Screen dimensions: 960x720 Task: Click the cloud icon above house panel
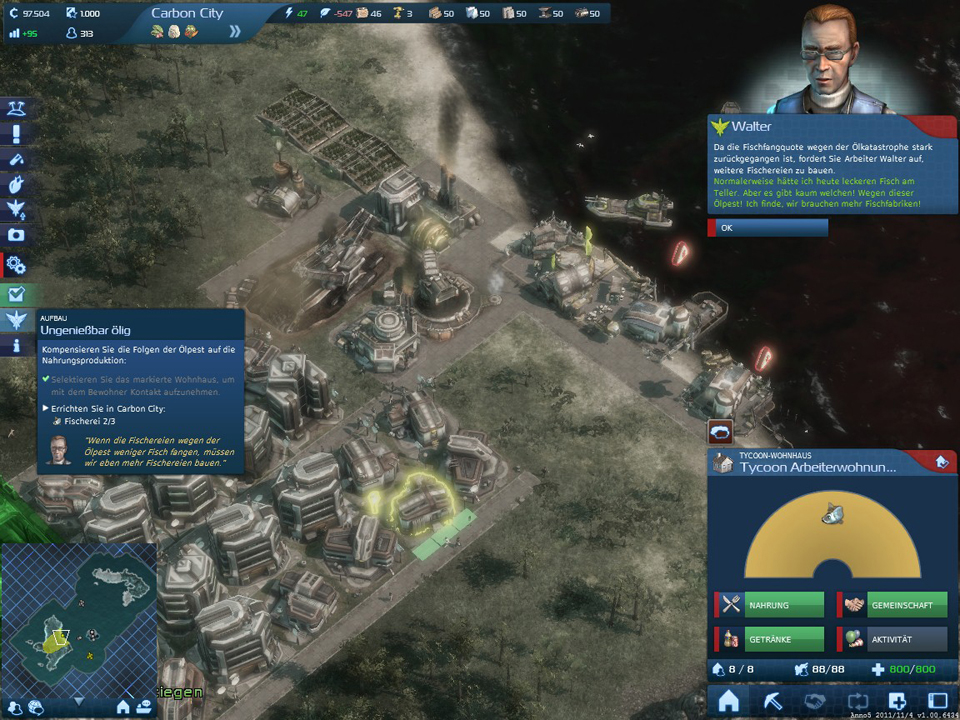(720, 431)
